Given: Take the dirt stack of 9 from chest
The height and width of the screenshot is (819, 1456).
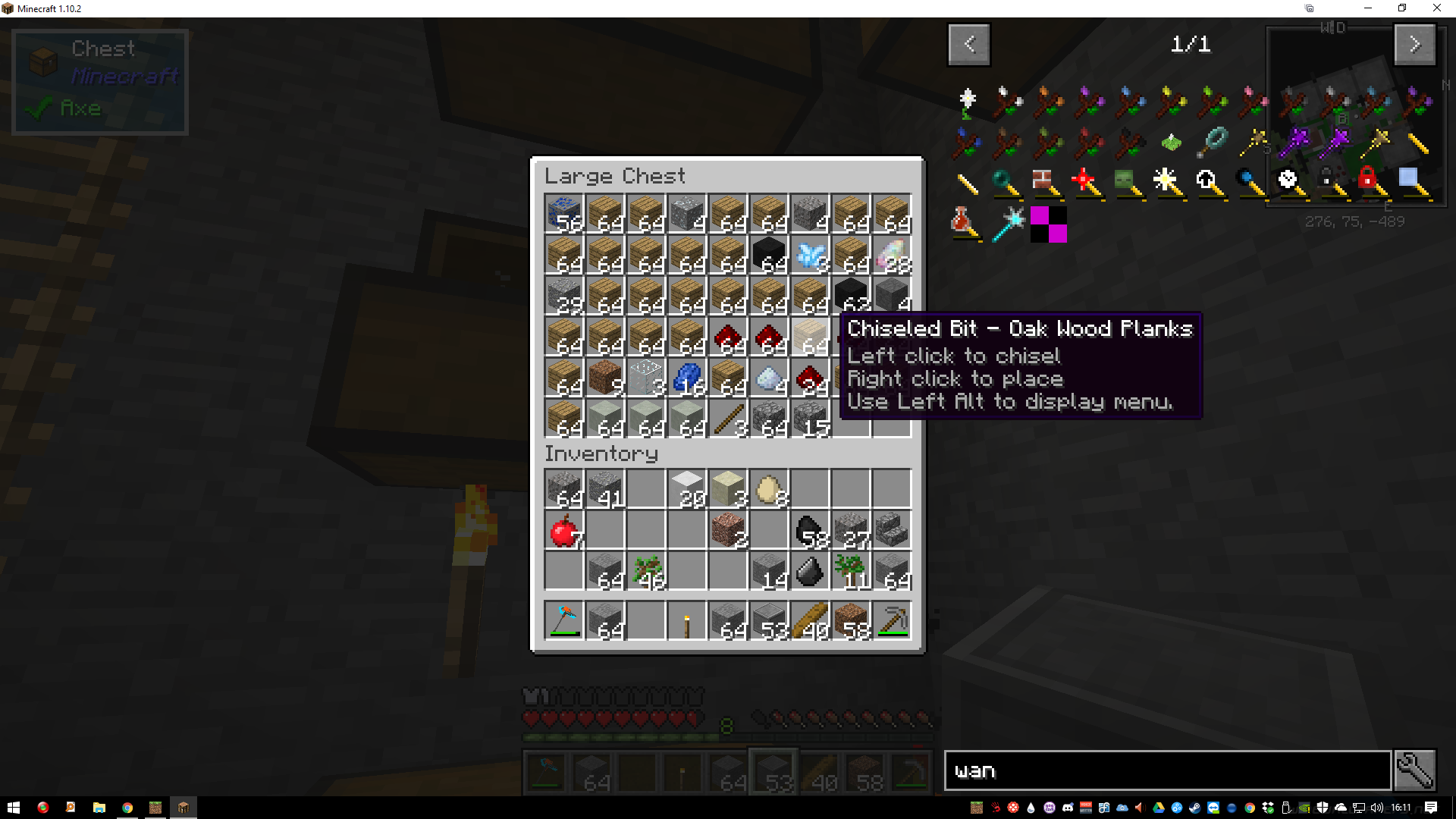Looking at the screenshot, I should 605,378.
